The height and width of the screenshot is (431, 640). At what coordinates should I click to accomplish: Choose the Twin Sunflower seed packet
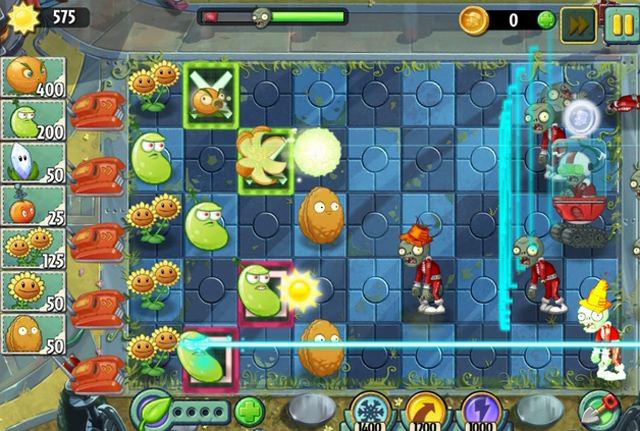(x=34, y=247)
